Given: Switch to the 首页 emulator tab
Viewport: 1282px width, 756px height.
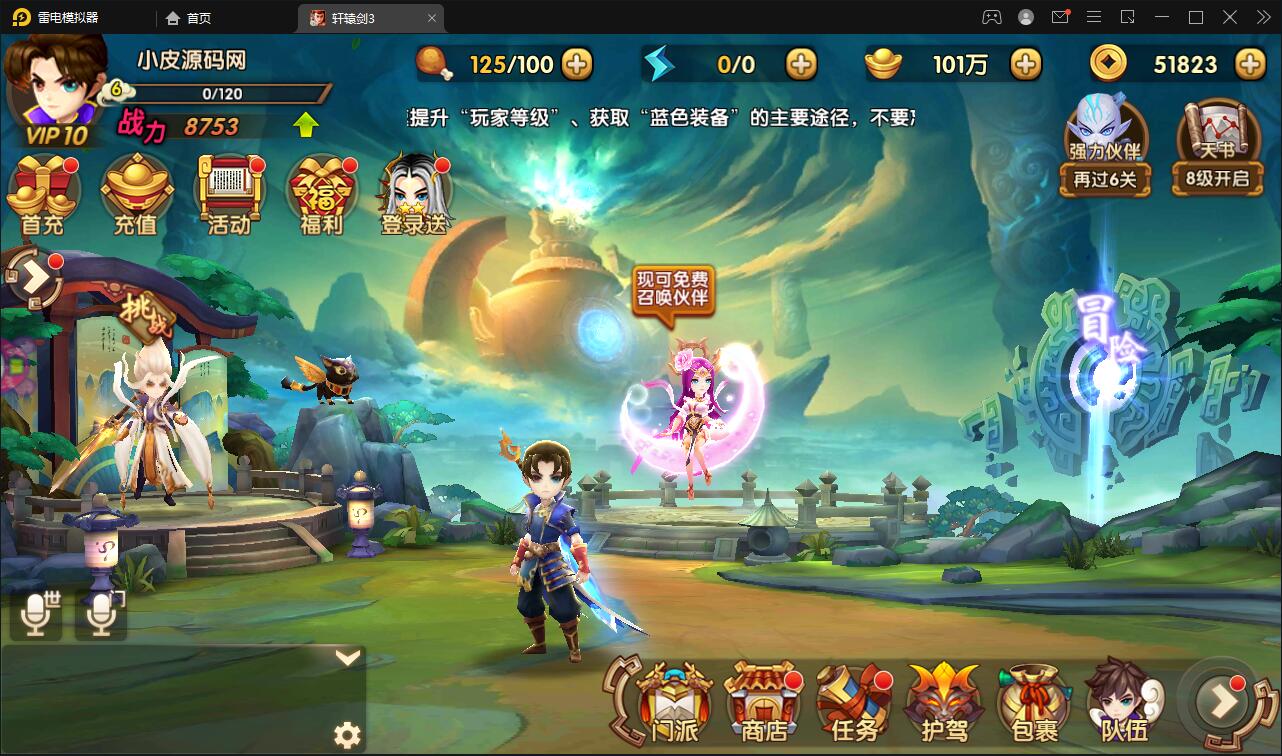Looking at the screenshot, I should coord(190,17).
